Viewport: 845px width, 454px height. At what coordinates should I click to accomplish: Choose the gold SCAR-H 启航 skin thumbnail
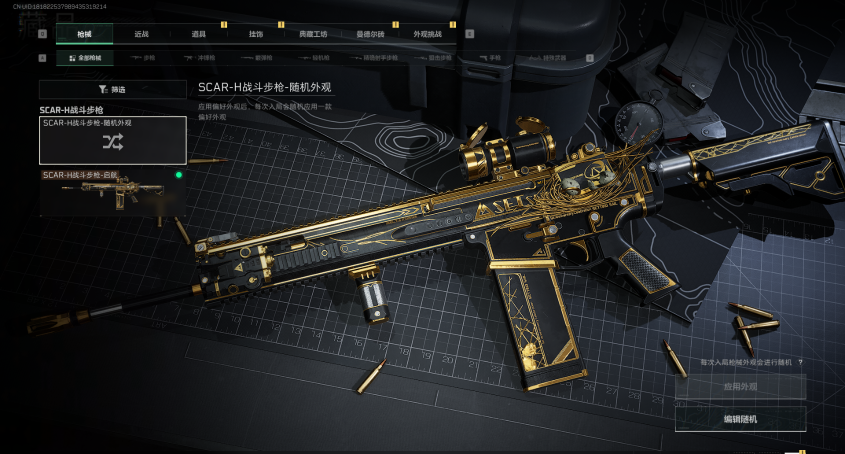pyautogui.click(x=113, y=192)
